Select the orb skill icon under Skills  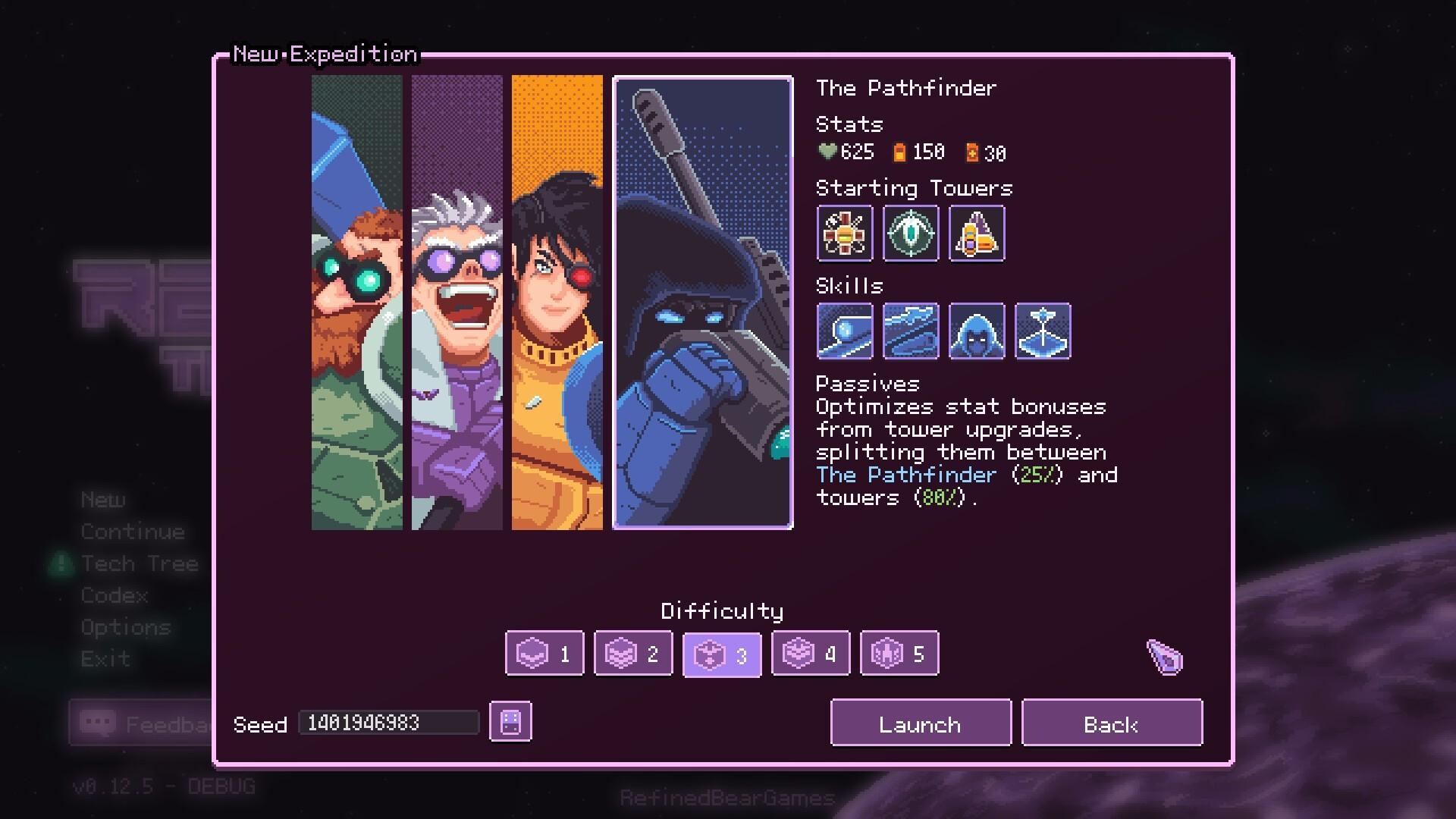pos(844,331)
